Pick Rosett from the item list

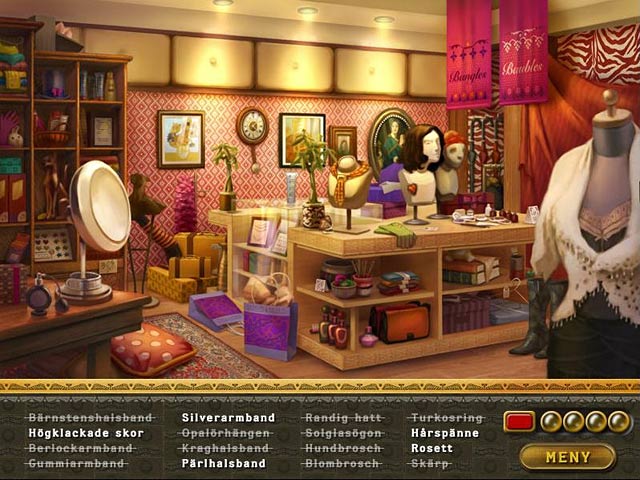(432, 449)
